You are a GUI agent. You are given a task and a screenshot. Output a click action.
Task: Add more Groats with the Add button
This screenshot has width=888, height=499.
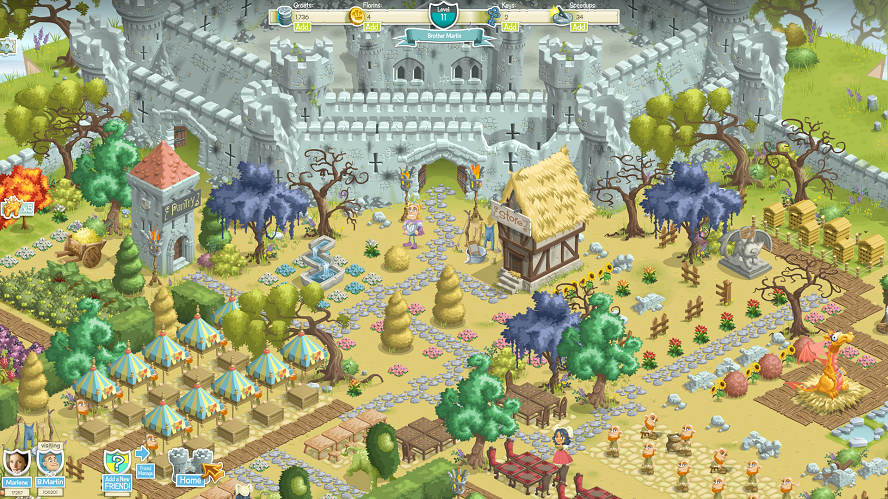click(x=301, y=27)
